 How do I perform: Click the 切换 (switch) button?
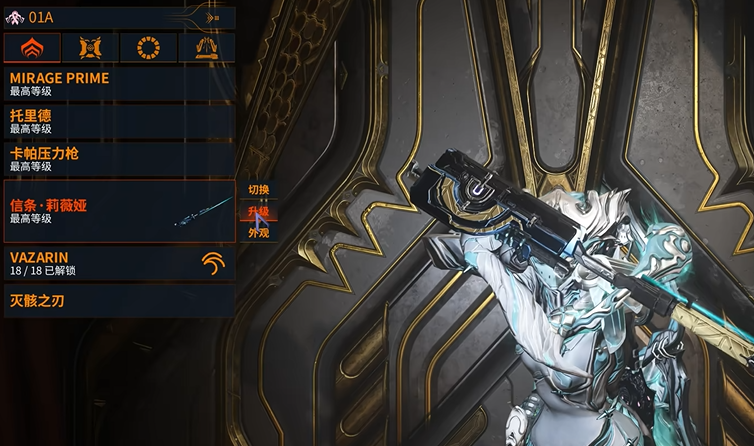click(259, 190)
